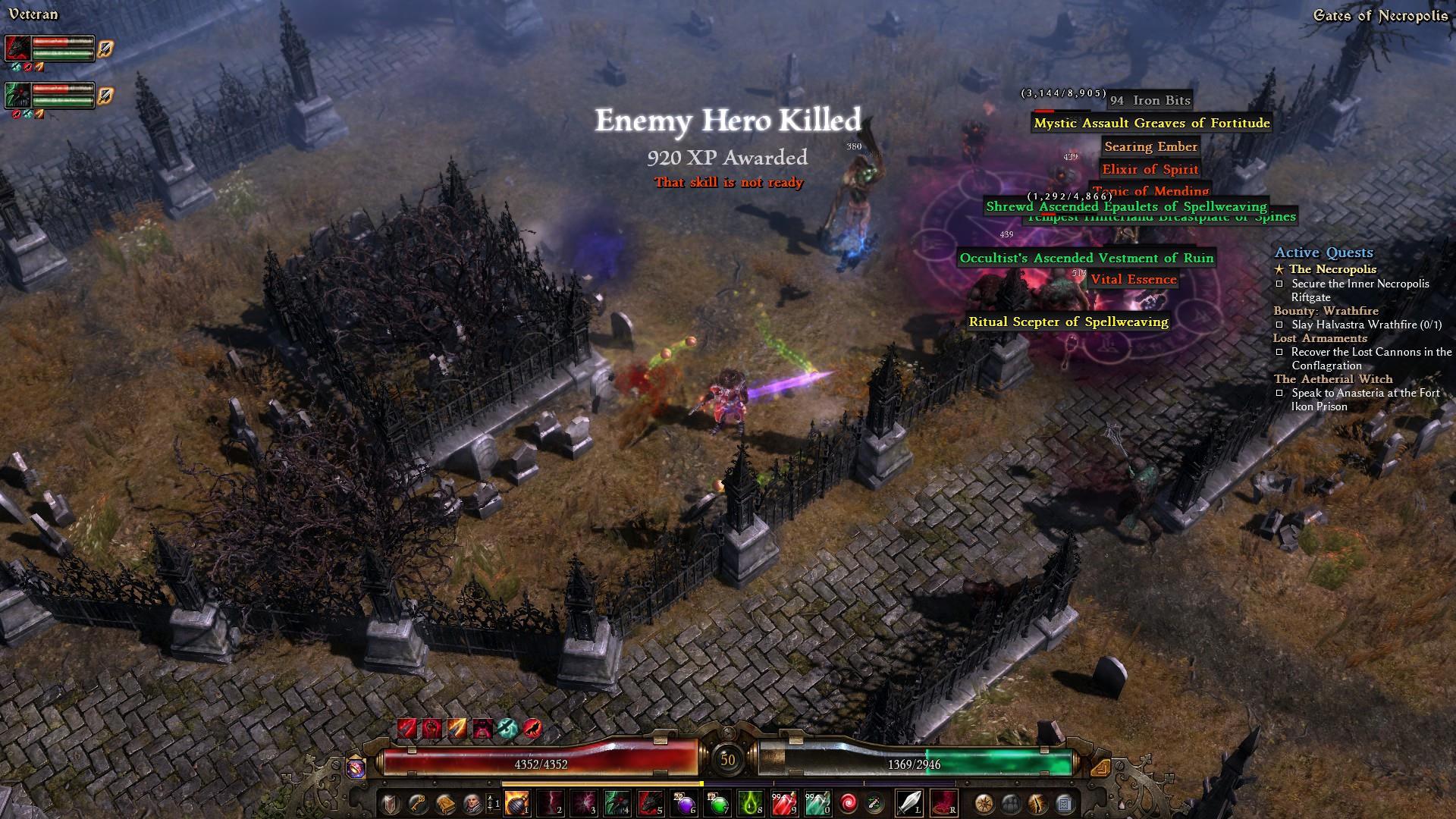Screen dimensions: 1456x819
Task: Open the bearded face portrait button
Action: 470,803
